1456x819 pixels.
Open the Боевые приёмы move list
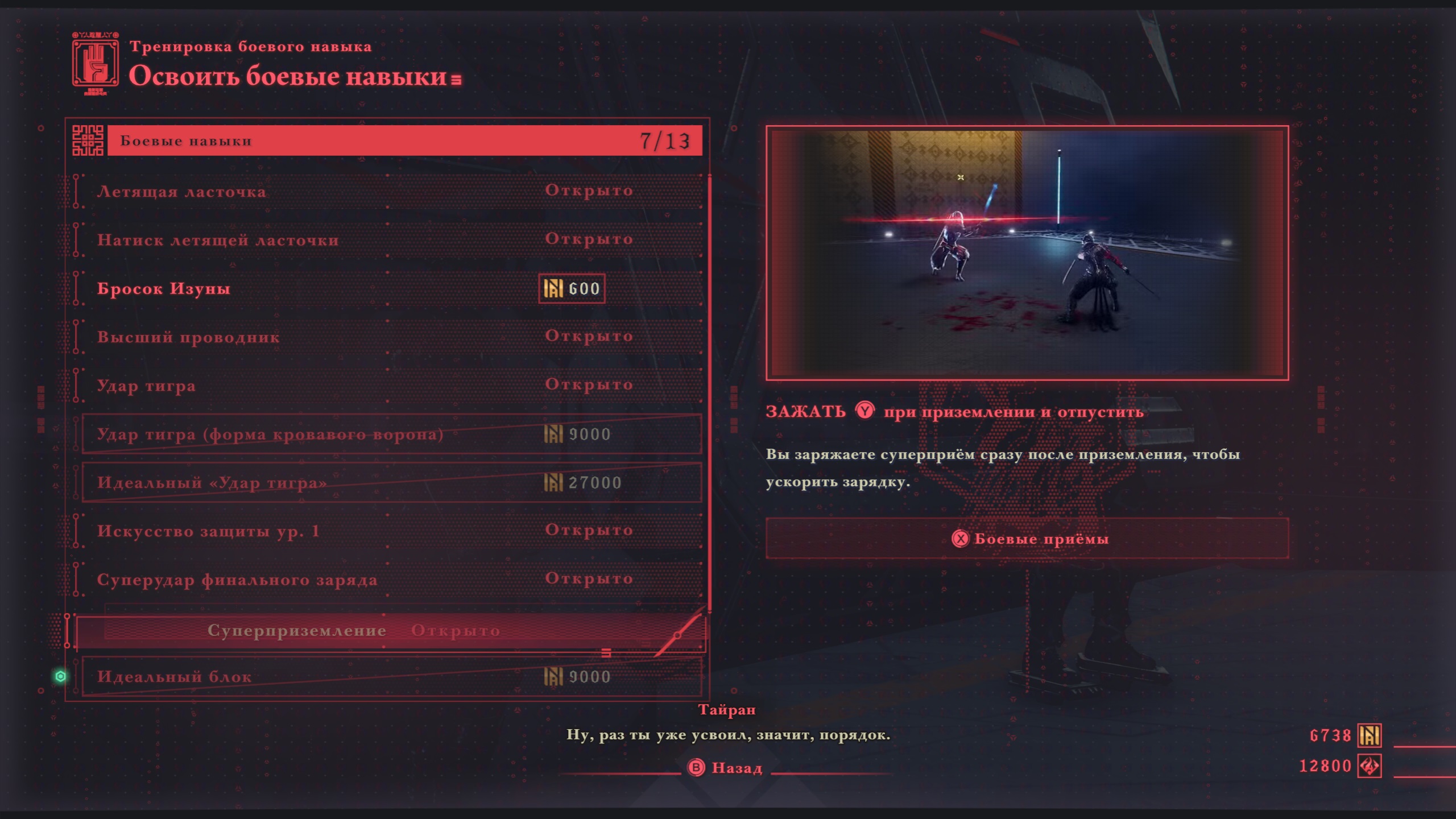click(x=1027, y=538)
